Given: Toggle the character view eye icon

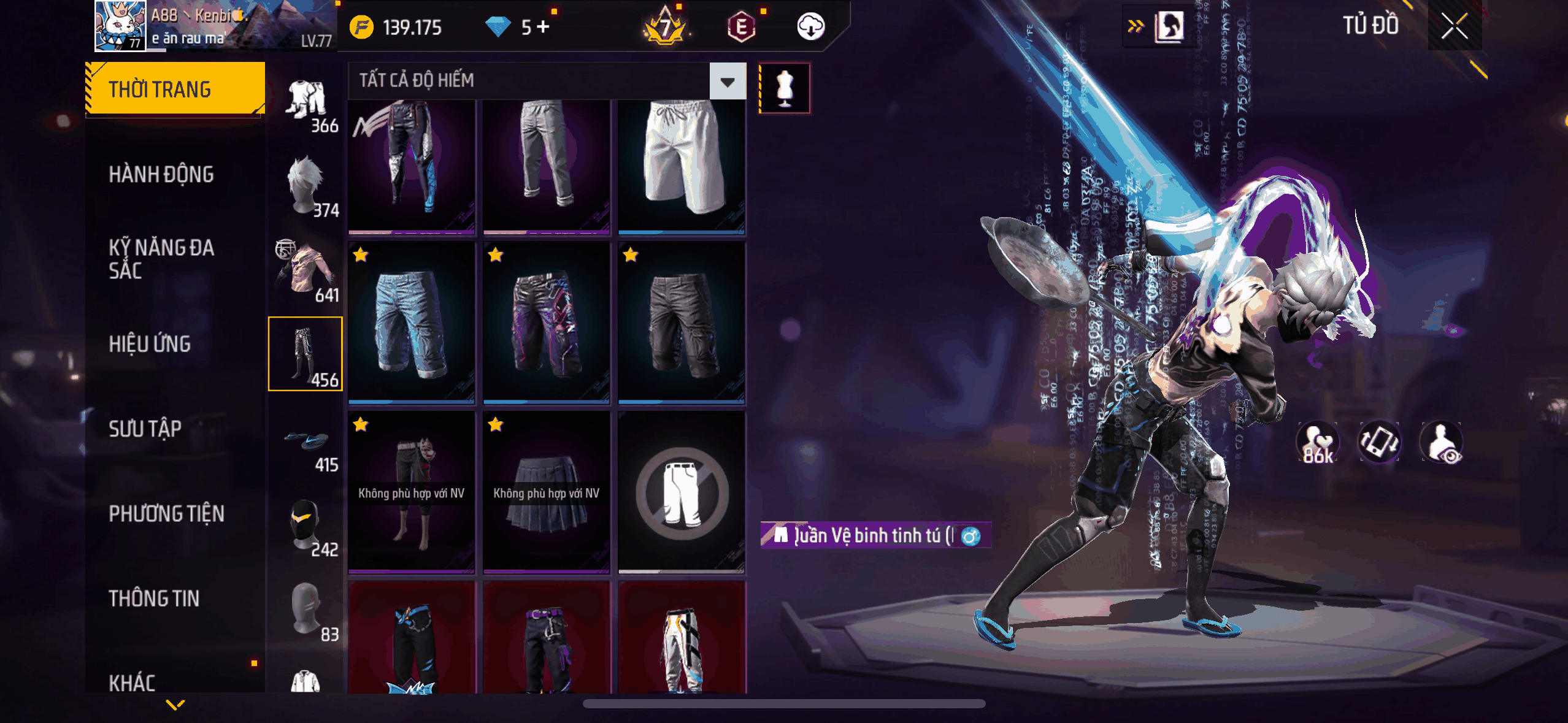Looking at the screenshot, I should pos(1442,443).
